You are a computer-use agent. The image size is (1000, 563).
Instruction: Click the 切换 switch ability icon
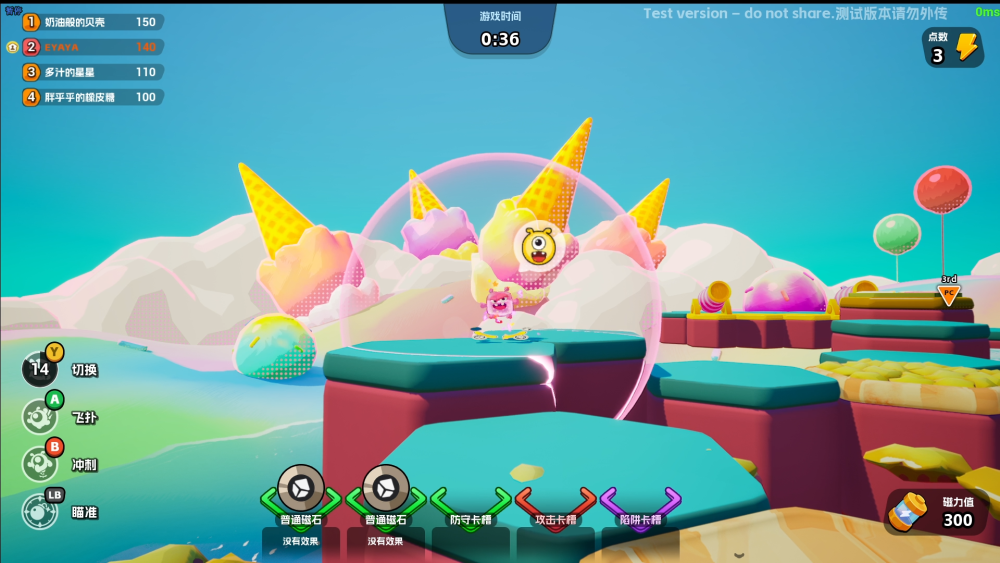[x=40, y=369]
